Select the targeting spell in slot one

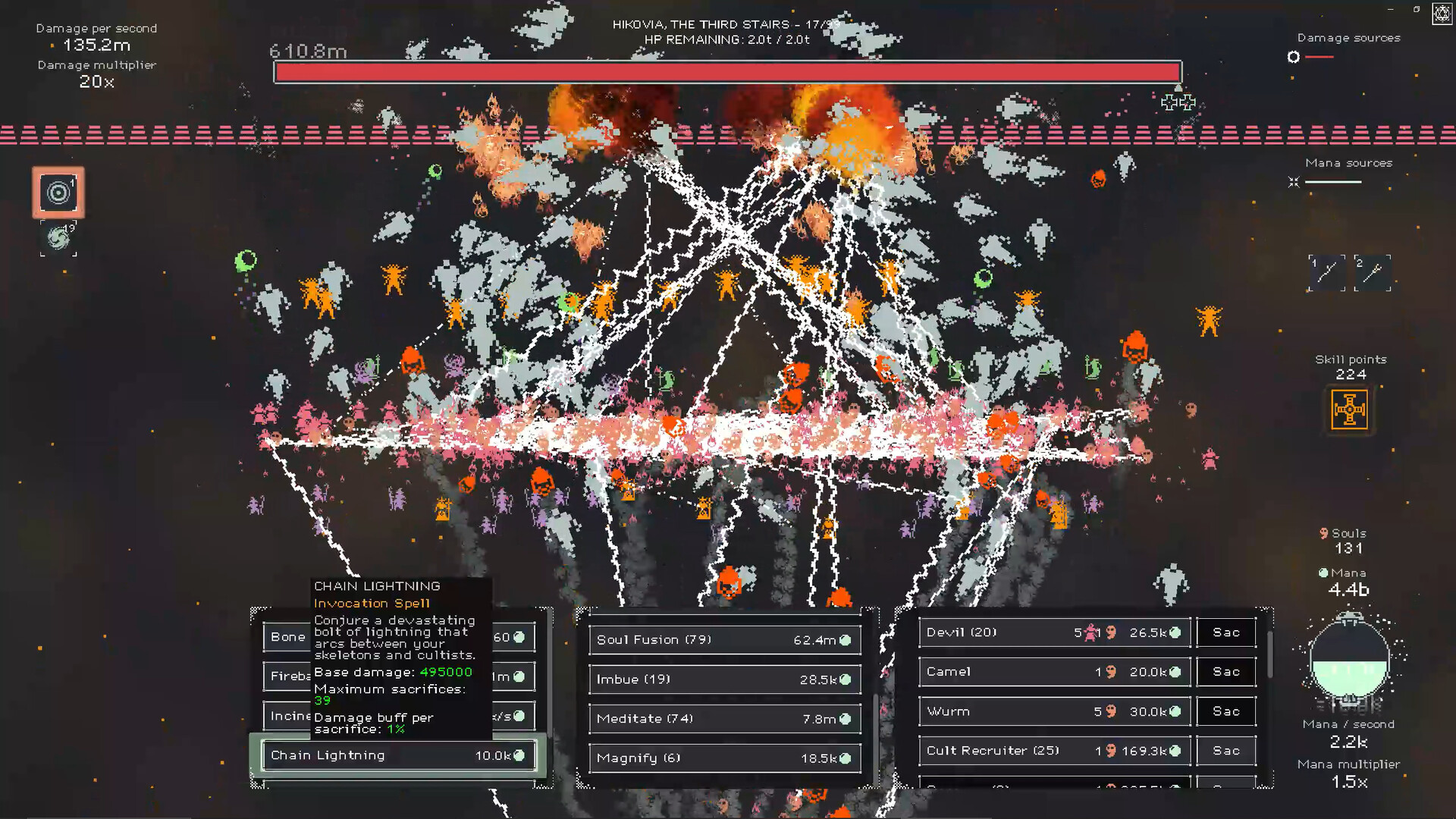pyautogui.click(x=58, y=192)
